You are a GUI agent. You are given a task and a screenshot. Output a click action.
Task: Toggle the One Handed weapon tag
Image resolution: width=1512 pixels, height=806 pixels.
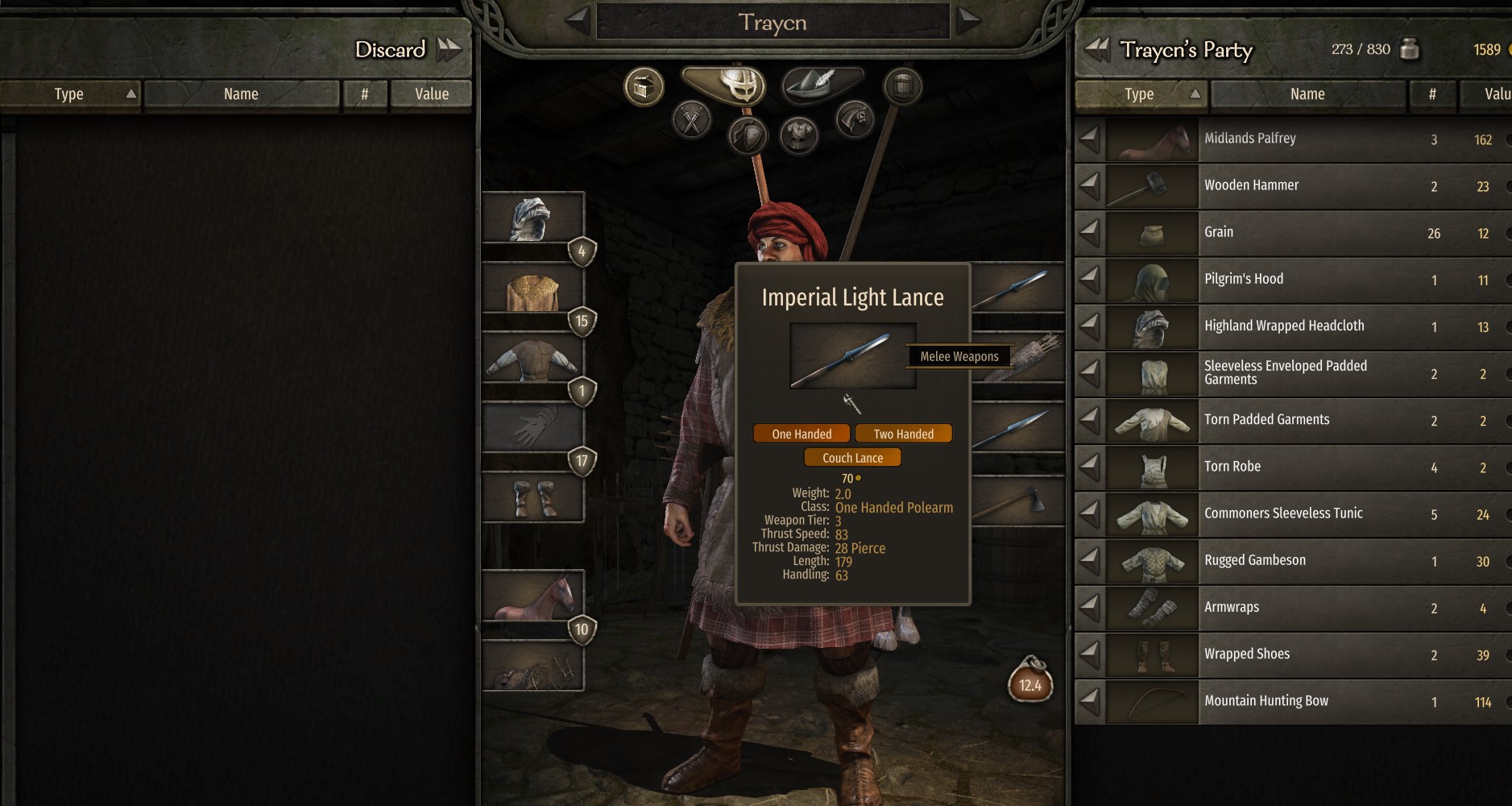pyautogui.click(x=802, y=434)
